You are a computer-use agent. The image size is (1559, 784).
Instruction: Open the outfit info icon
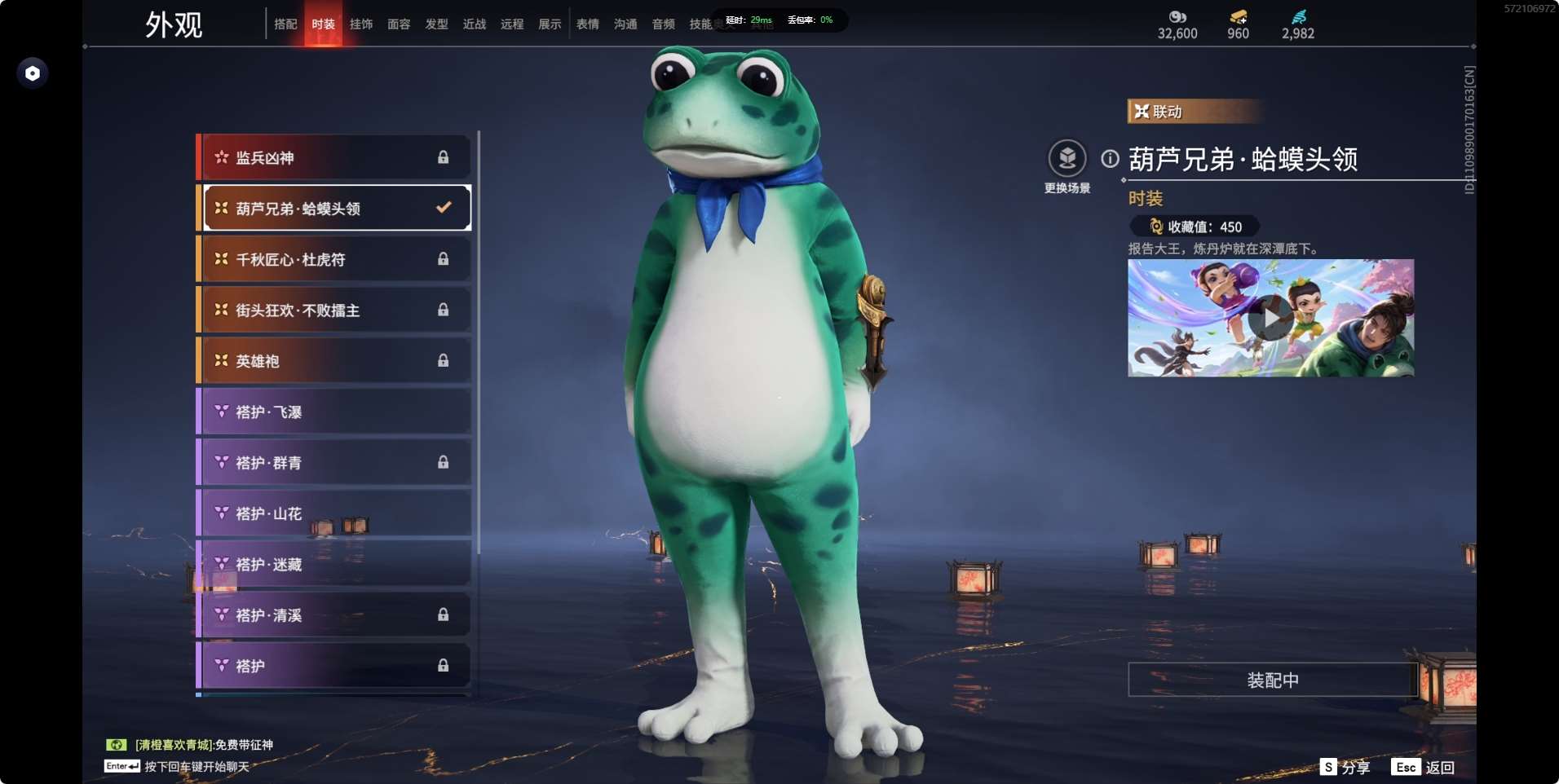click(x=1110, y=159)
